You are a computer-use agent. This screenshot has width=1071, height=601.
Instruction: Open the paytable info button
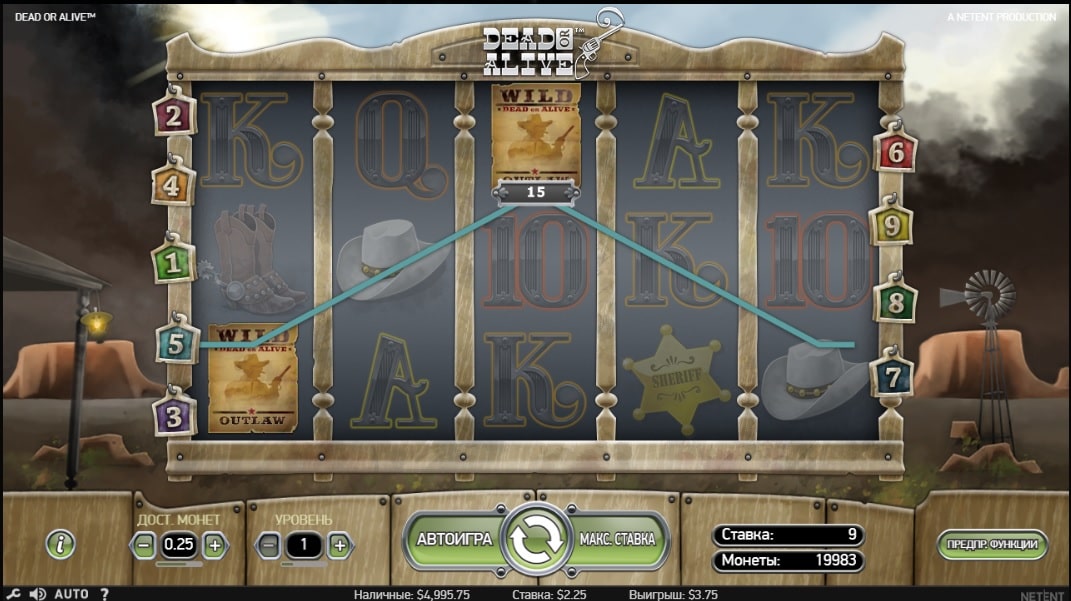point(61,544)
